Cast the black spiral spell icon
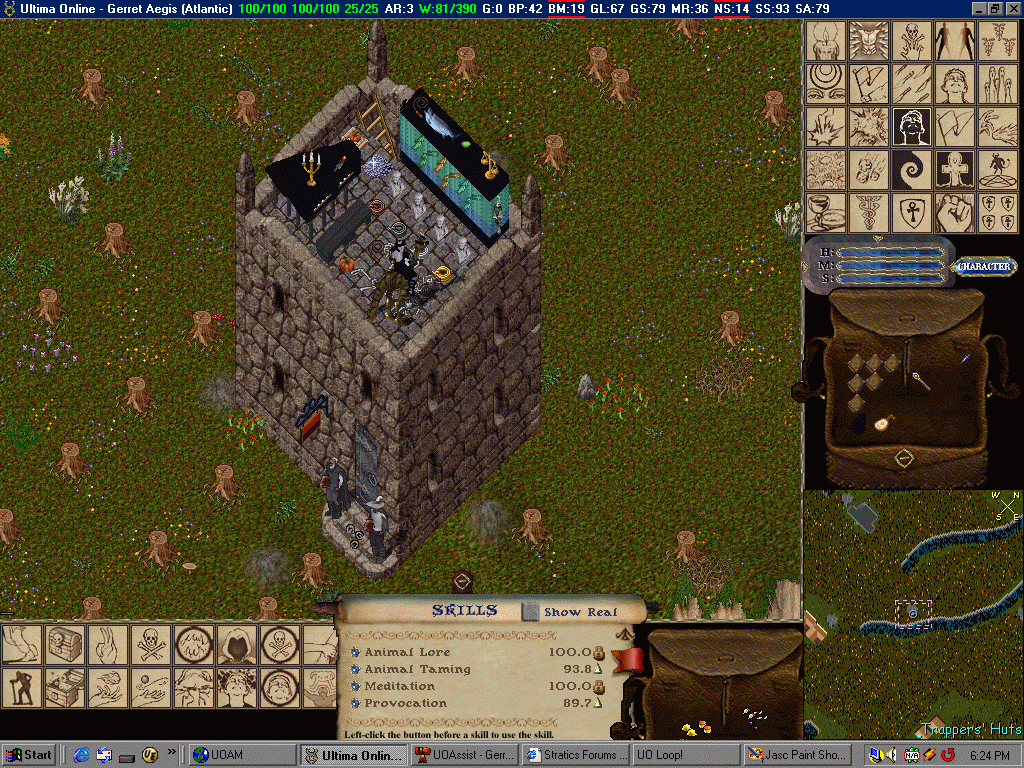This screenshot has width=1024, height=768. click(x=912, y=170)
